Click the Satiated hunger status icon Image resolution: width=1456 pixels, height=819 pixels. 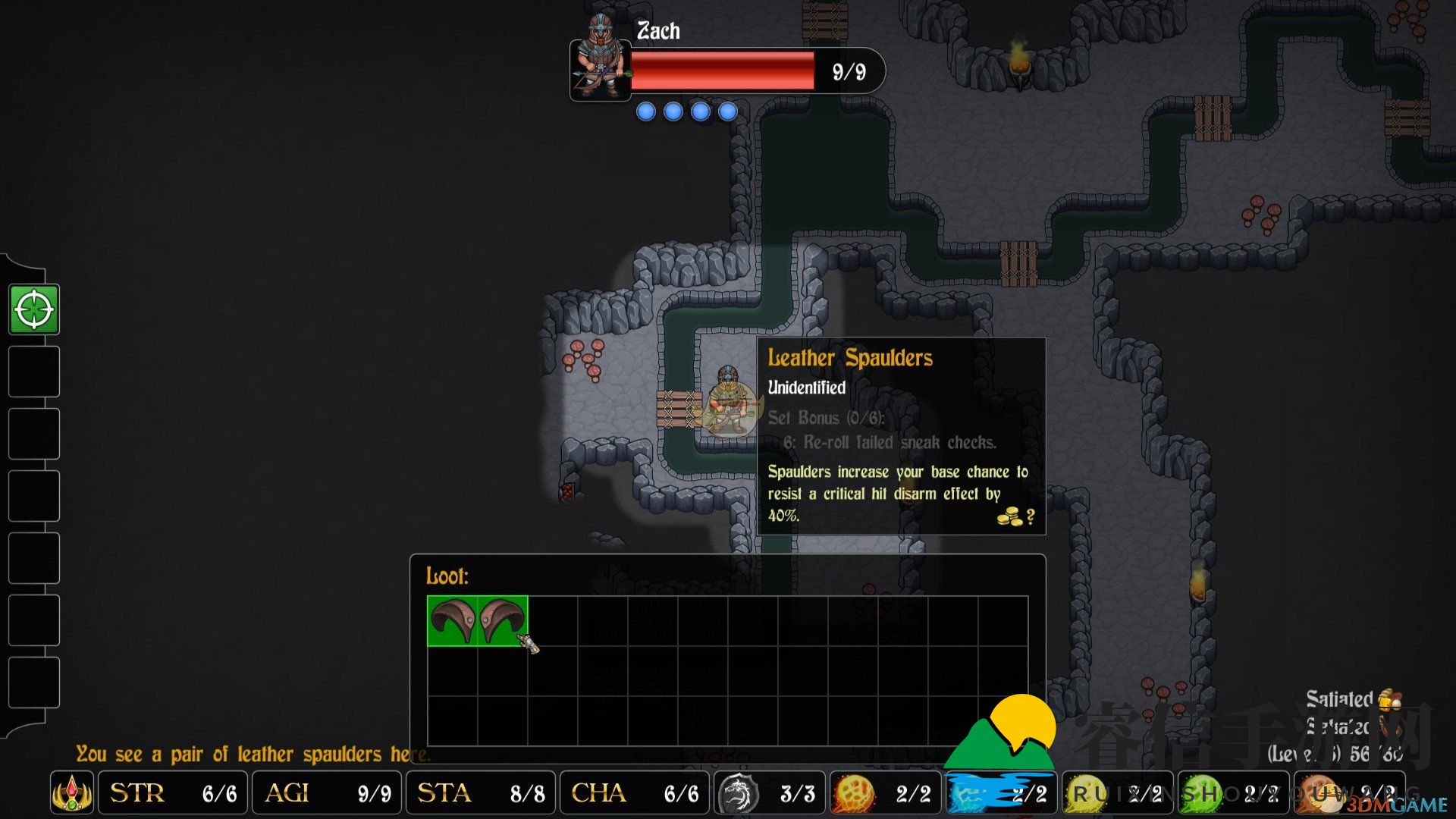click(x=1389, y=699)
